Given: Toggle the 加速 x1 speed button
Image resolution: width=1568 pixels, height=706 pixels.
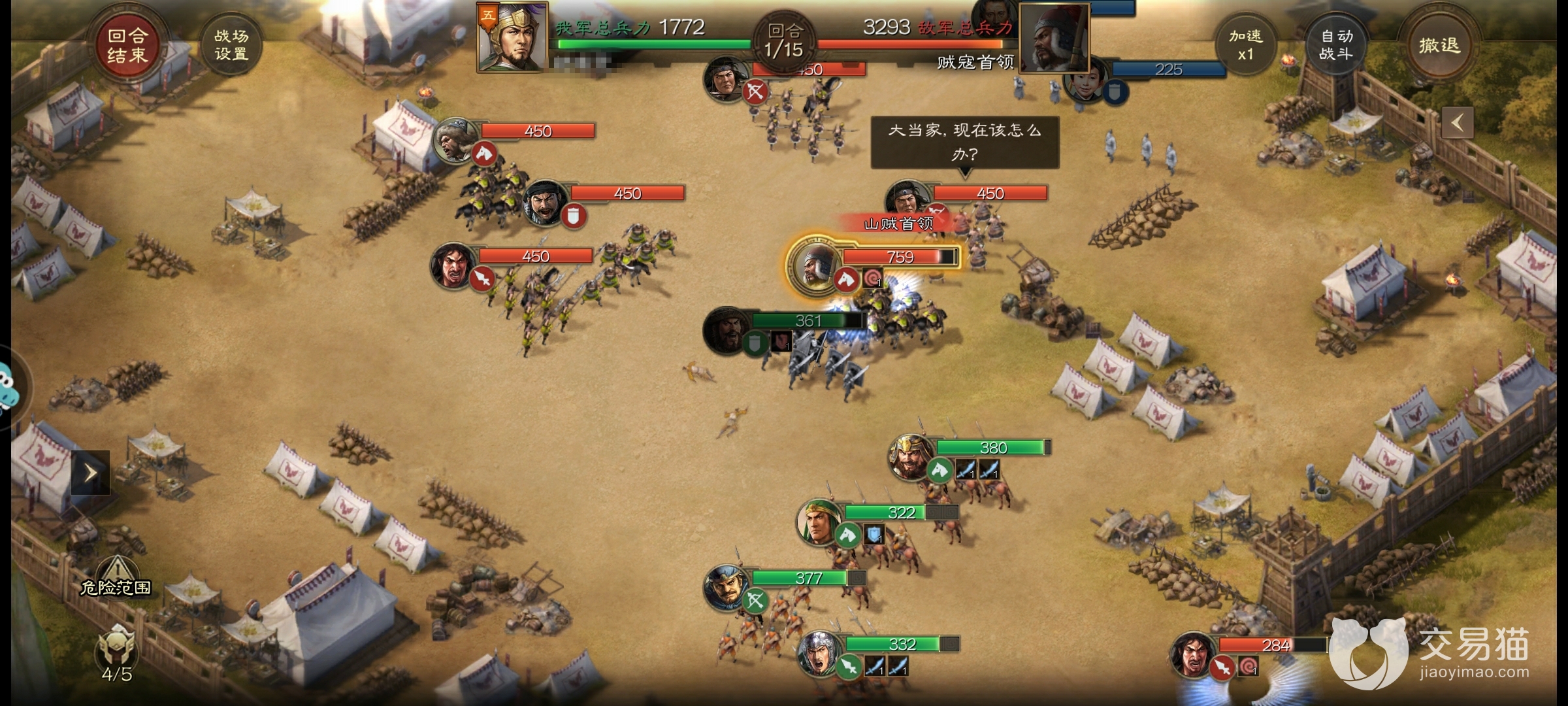Looking at the screenshot, I should (x=1245, y=45).
